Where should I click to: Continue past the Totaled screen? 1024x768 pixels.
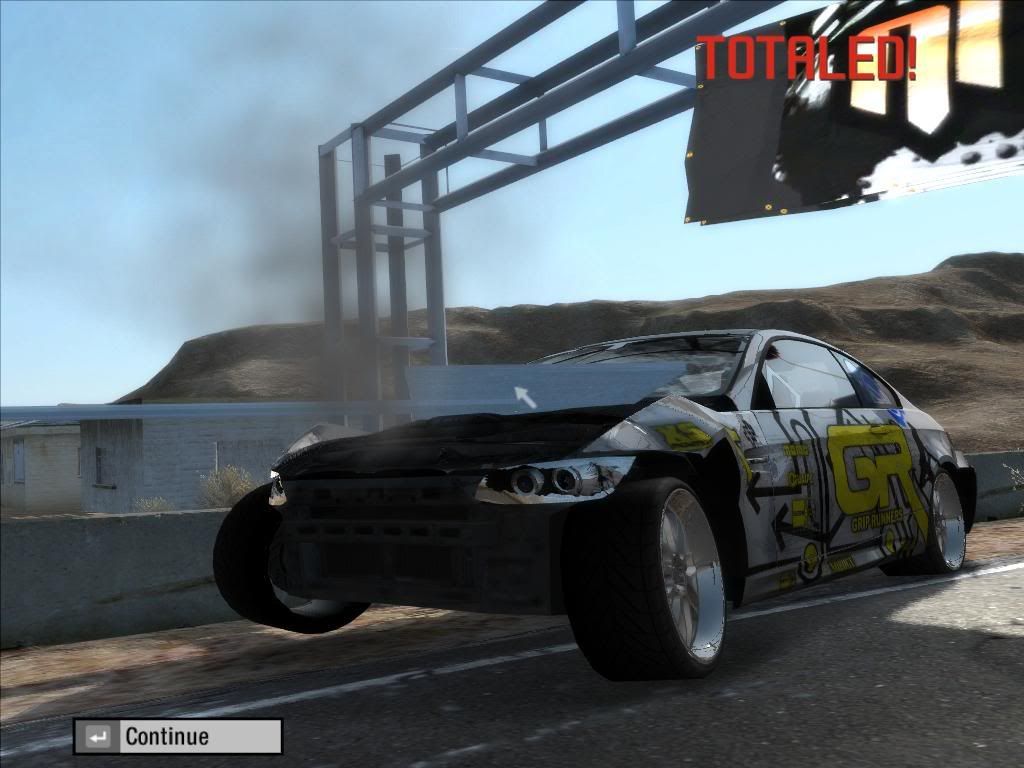pos(177,737)
